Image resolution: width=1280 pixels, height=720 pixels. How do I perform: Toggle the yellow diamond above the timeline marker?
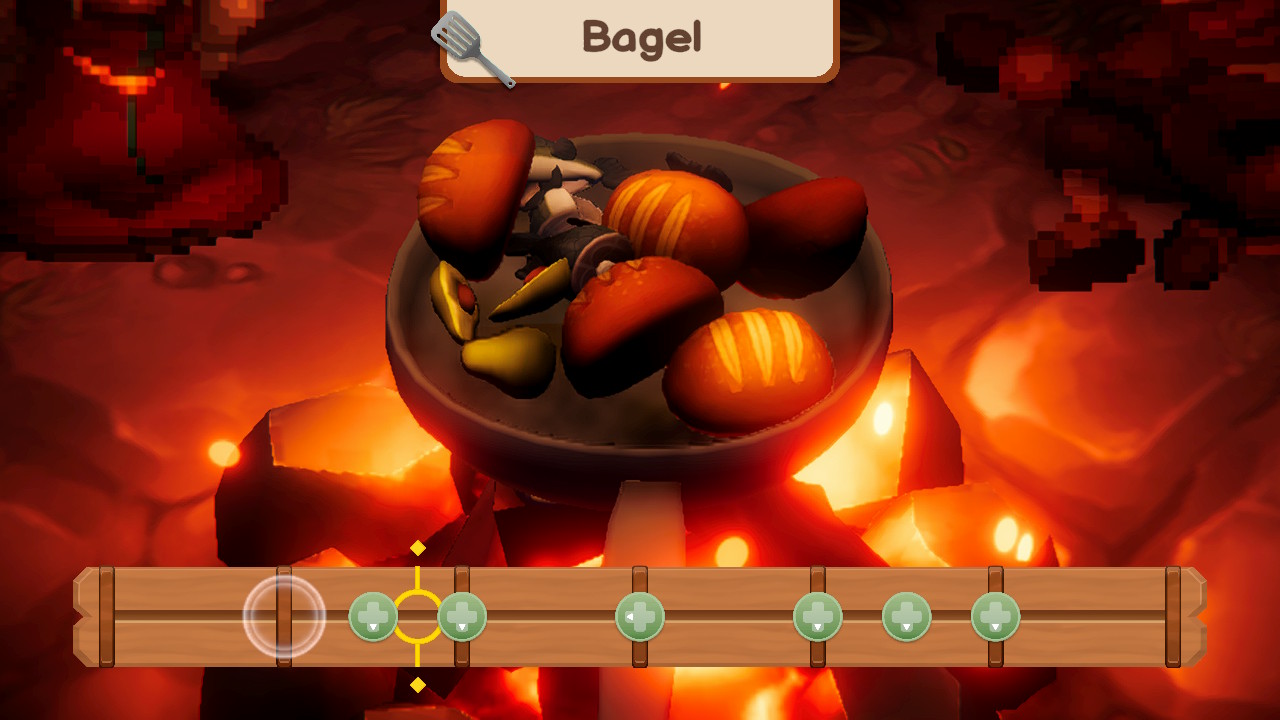pyautogui.click(x=416, y=548)
